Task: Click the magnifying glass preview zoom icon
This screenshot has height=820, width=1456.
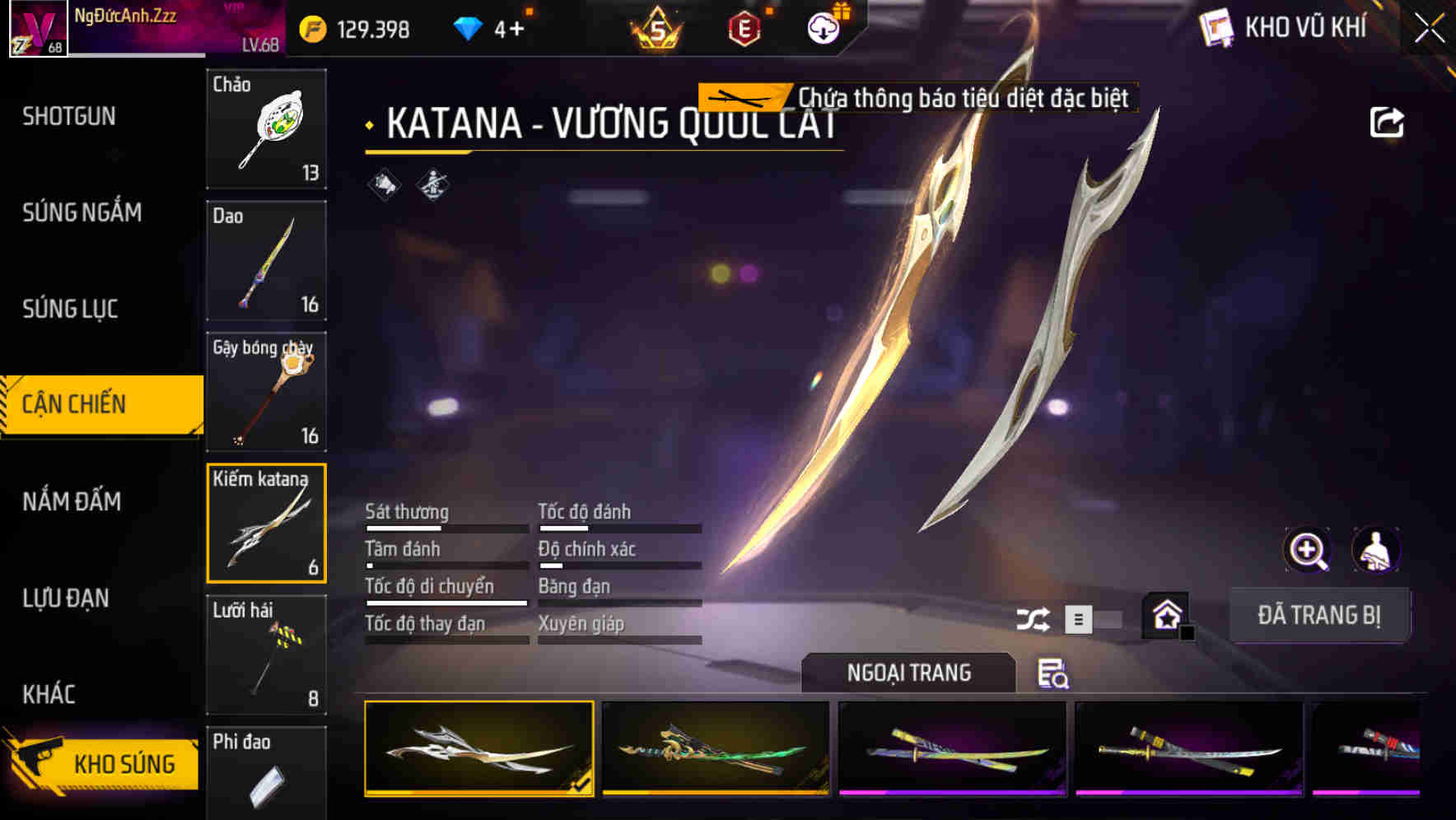Action: click(1309, 550)
